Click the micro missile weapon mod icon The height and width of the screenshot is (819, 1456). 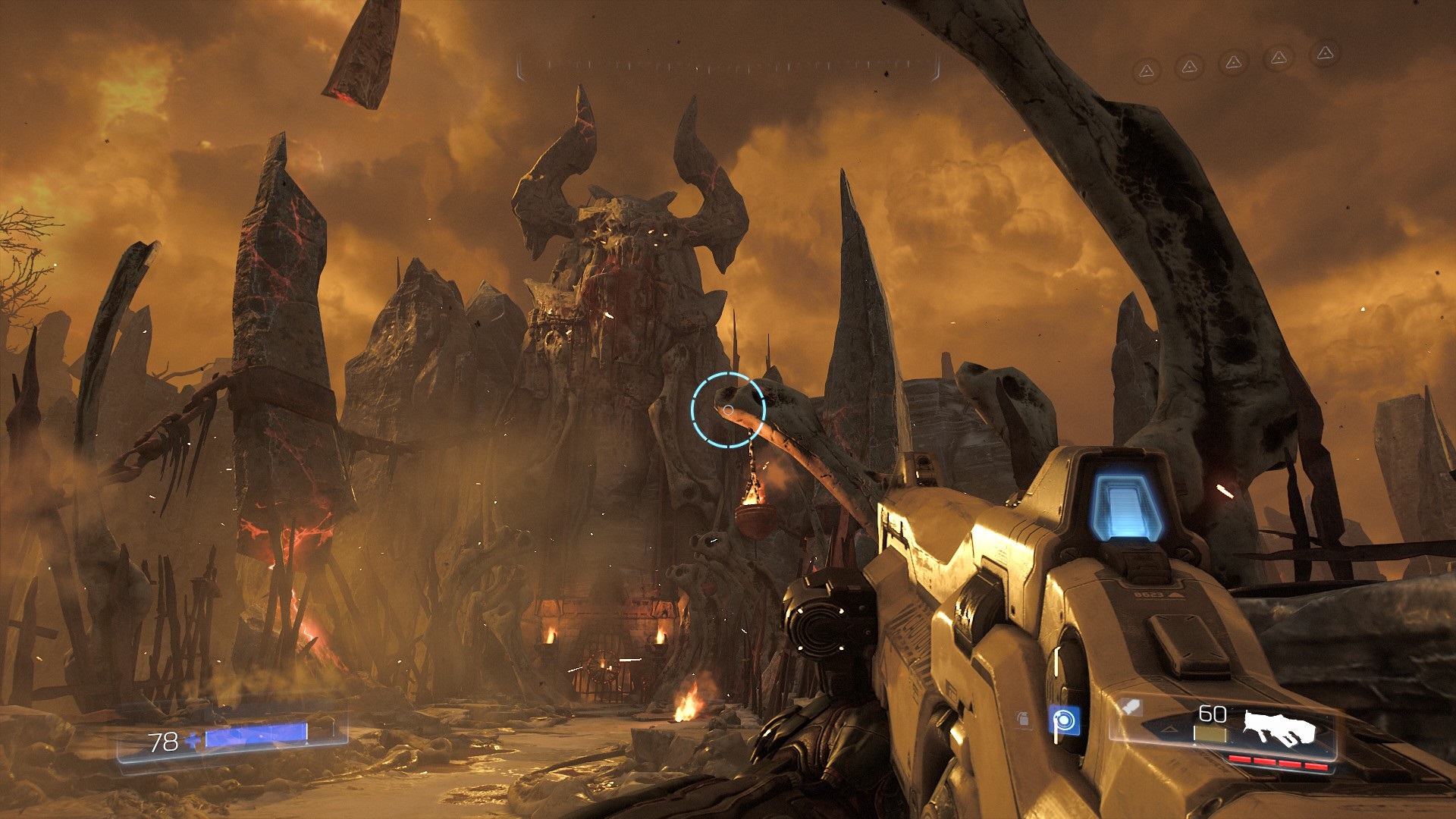point(1132,708)
